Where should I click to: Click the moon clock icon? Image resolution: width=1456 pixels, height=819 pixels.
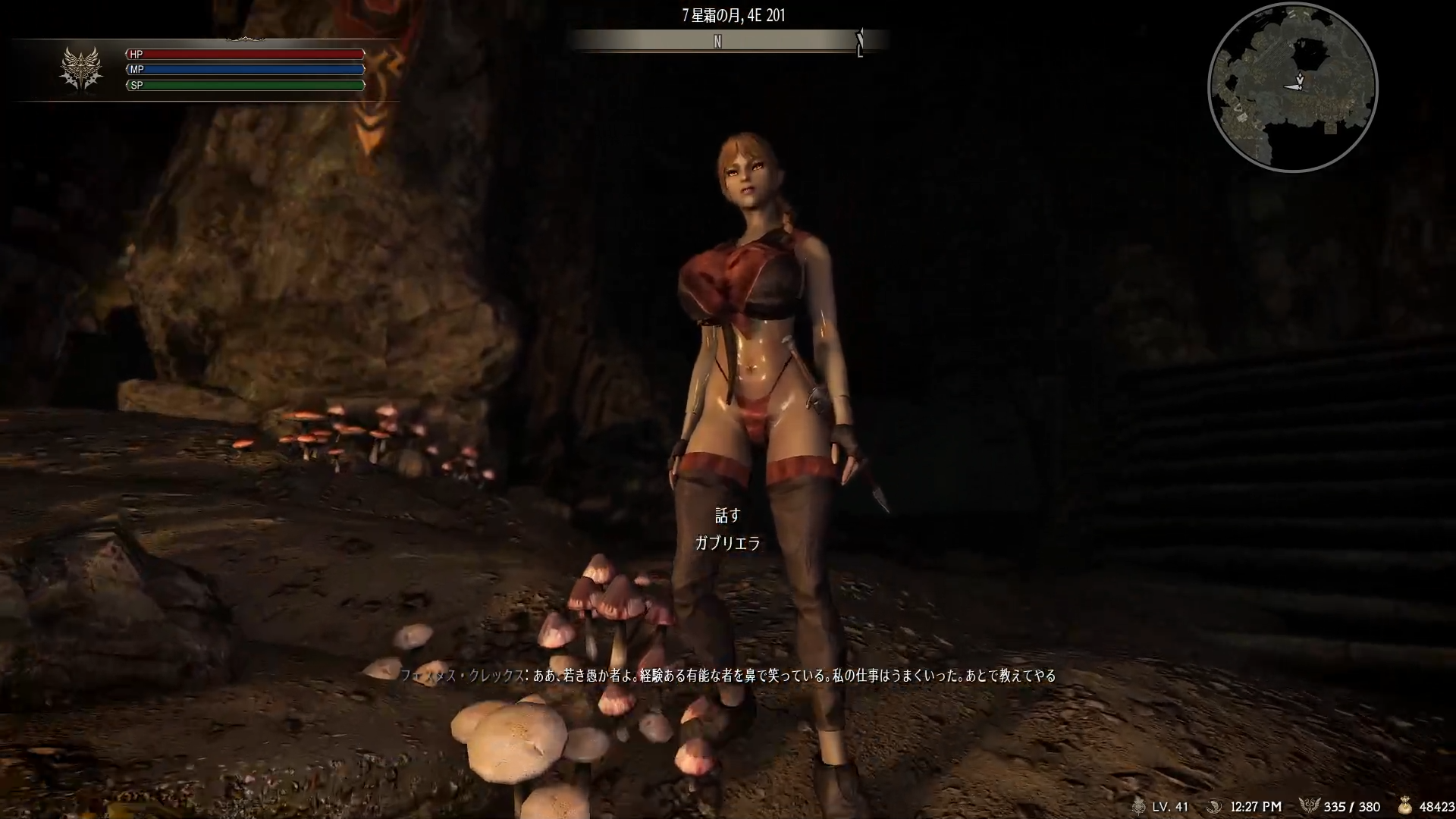(1214, 806)
